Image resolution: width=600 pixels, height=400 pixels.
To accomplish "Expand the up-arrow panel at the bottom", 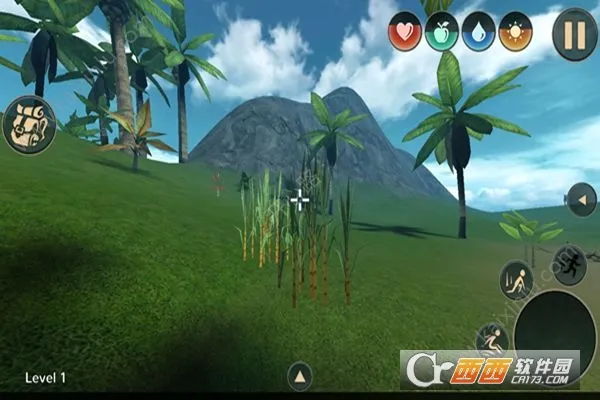I will click(300, 377).
